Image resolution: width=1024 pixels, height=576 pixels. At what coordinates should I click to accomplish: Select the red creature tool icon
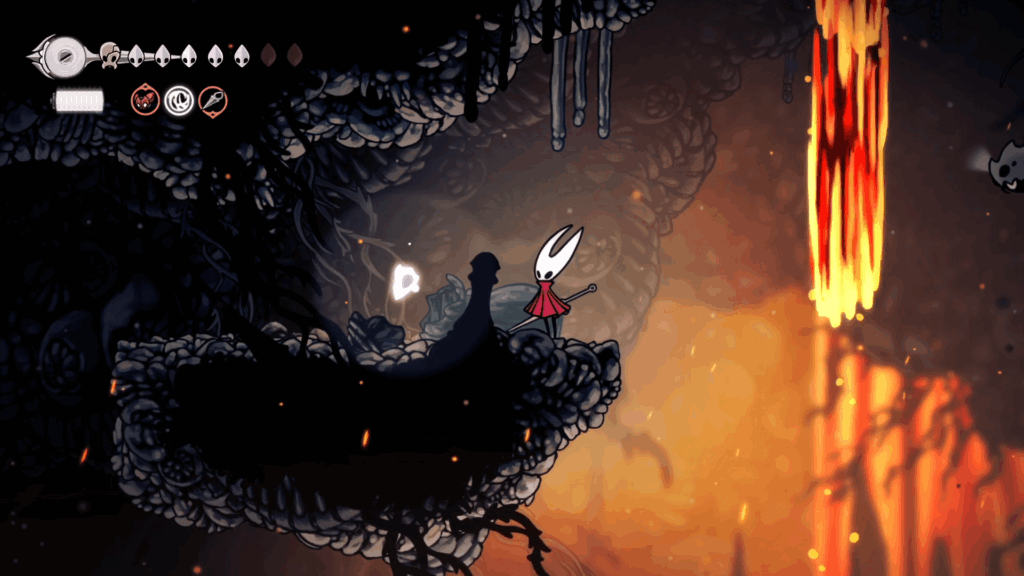[x=146, y=100]
